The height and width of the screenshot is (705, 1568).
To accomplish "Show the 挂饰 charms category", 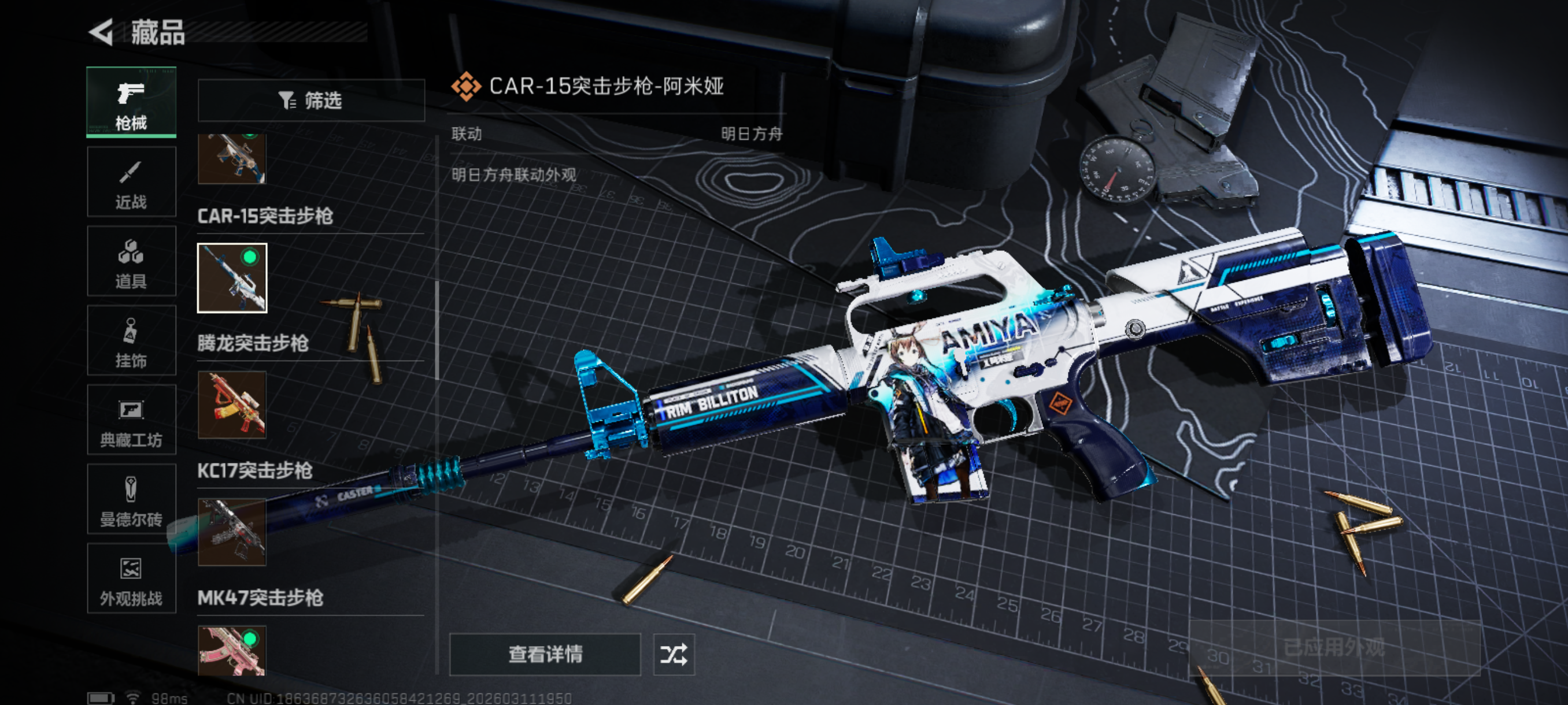I will coord(131,340).
